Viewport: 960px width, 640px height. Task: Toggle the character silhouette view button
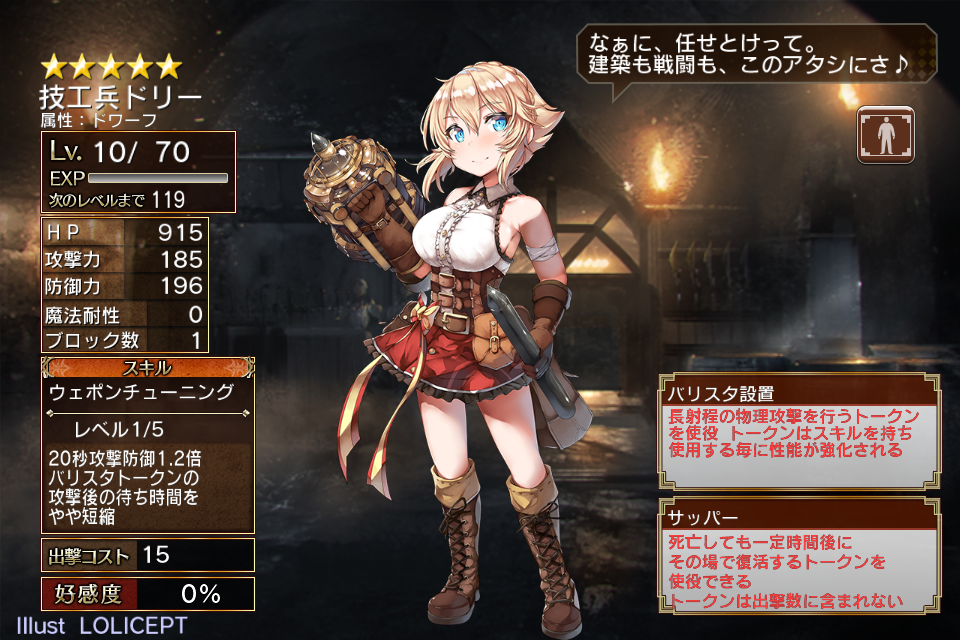click(885, 136)
